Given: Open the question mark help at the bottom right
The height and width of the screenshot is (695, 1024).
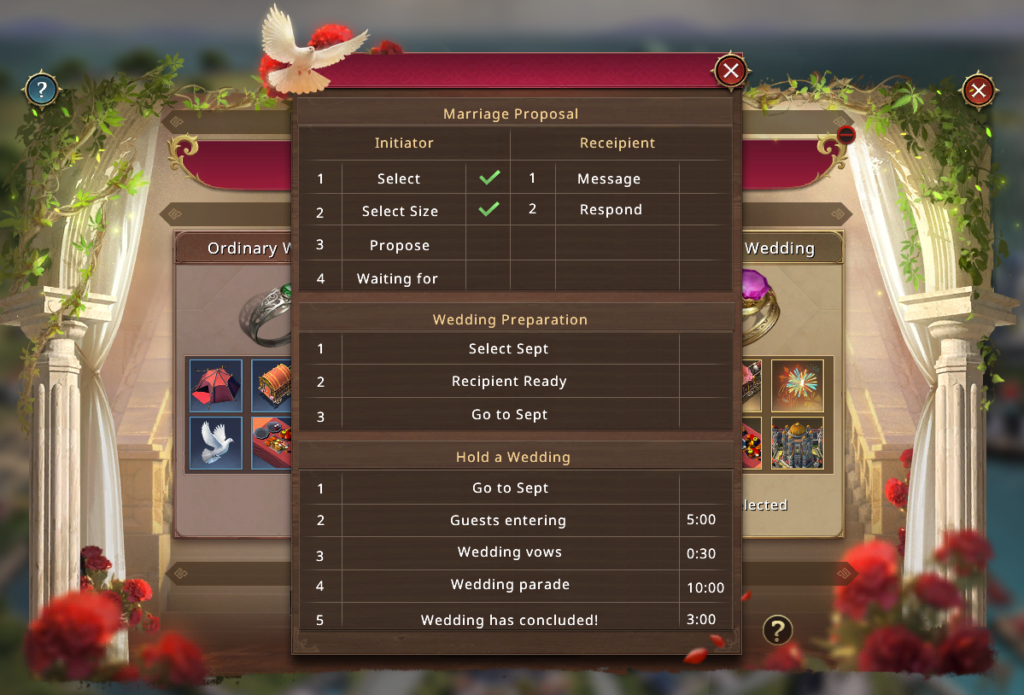Looking at the screenshot, I should point(777,629).
